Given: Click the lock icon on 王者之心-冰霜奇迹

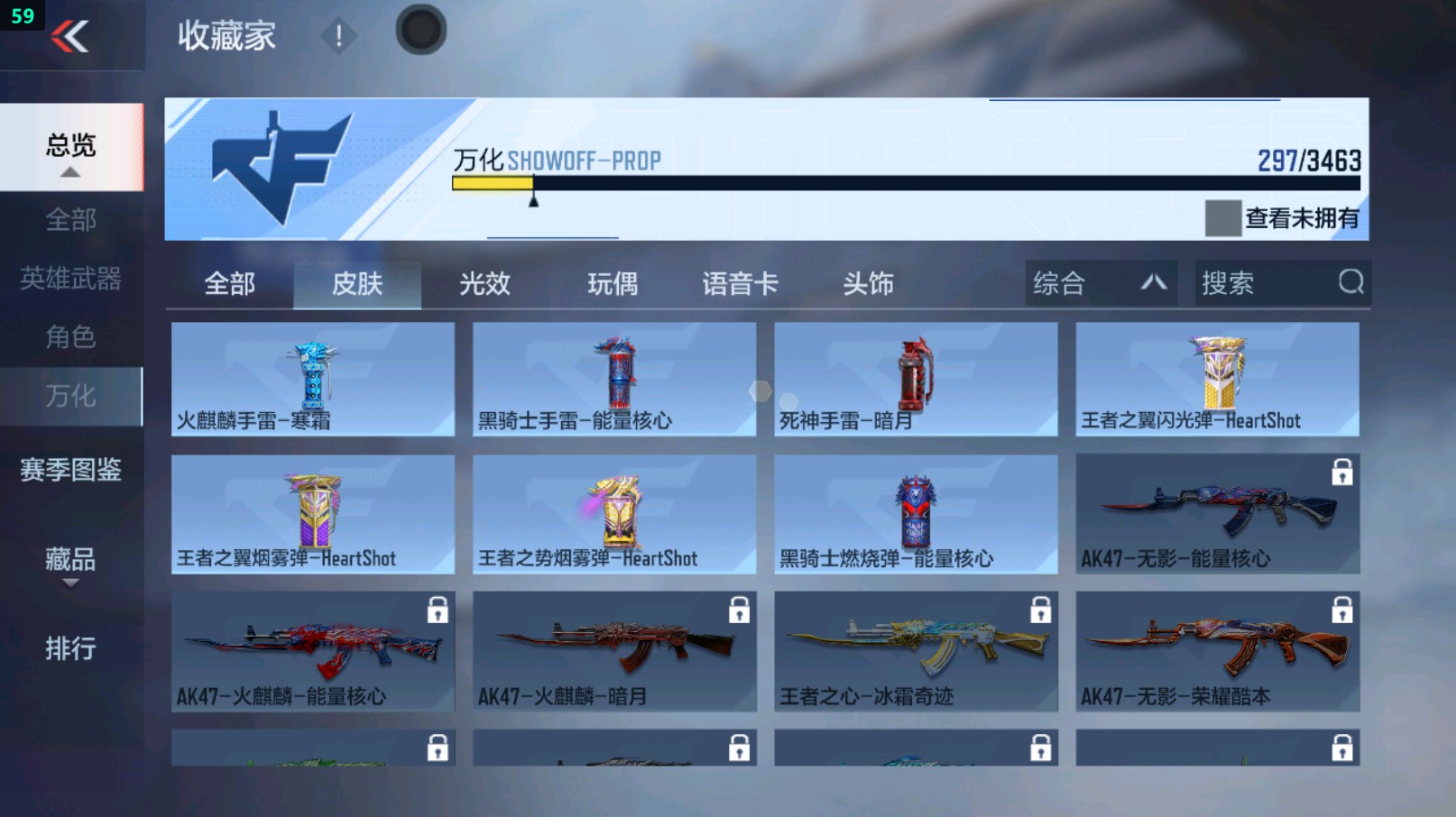Looking at the screenshot, I should [1039, 610].
